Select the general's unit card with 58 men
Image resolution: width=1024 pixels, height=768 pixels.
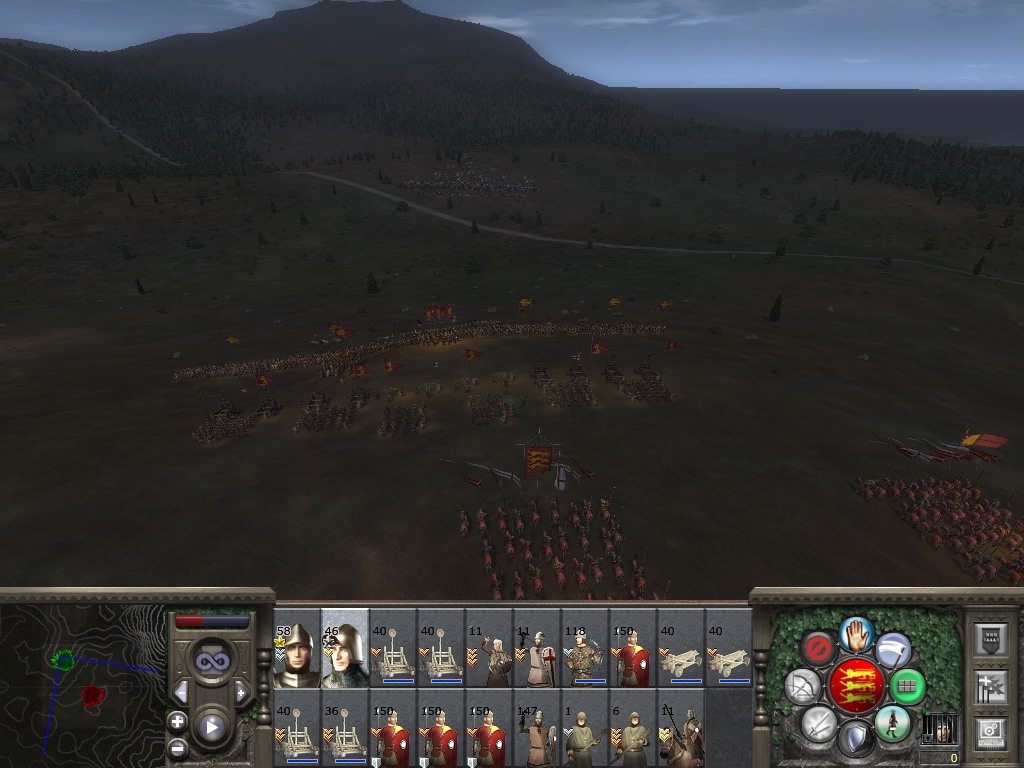coord(297,649)
